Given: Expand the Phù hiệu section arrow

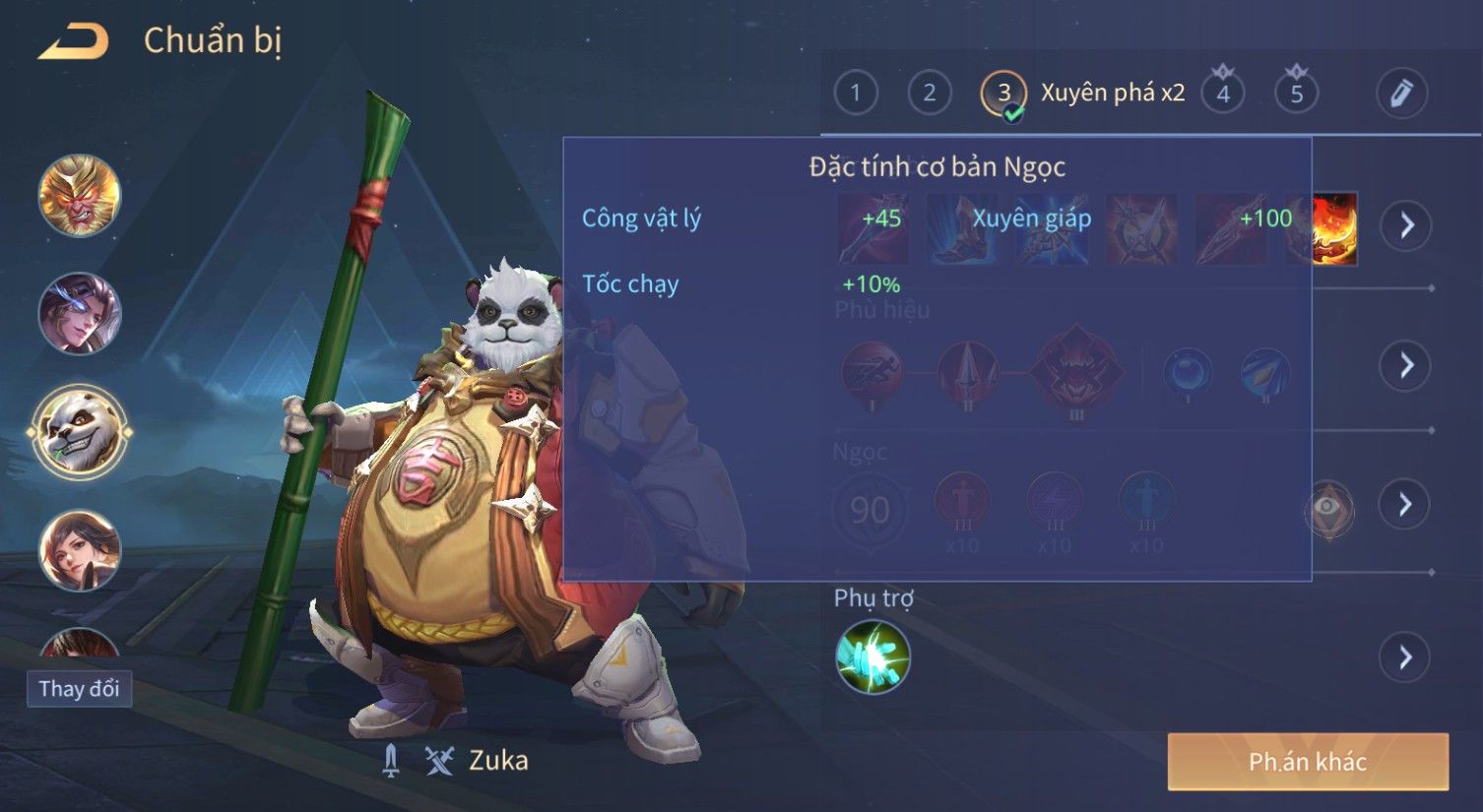Looking at the screenshot, I should 1405,365.
